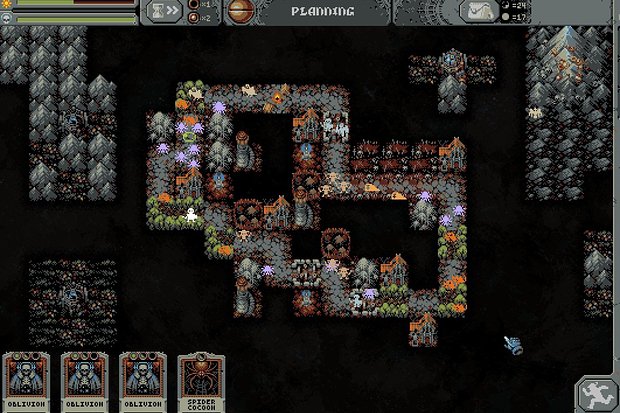This screenshot has height=413, width=620.
Task: Open the resources scroll icon
Action: tap(480, 12)
